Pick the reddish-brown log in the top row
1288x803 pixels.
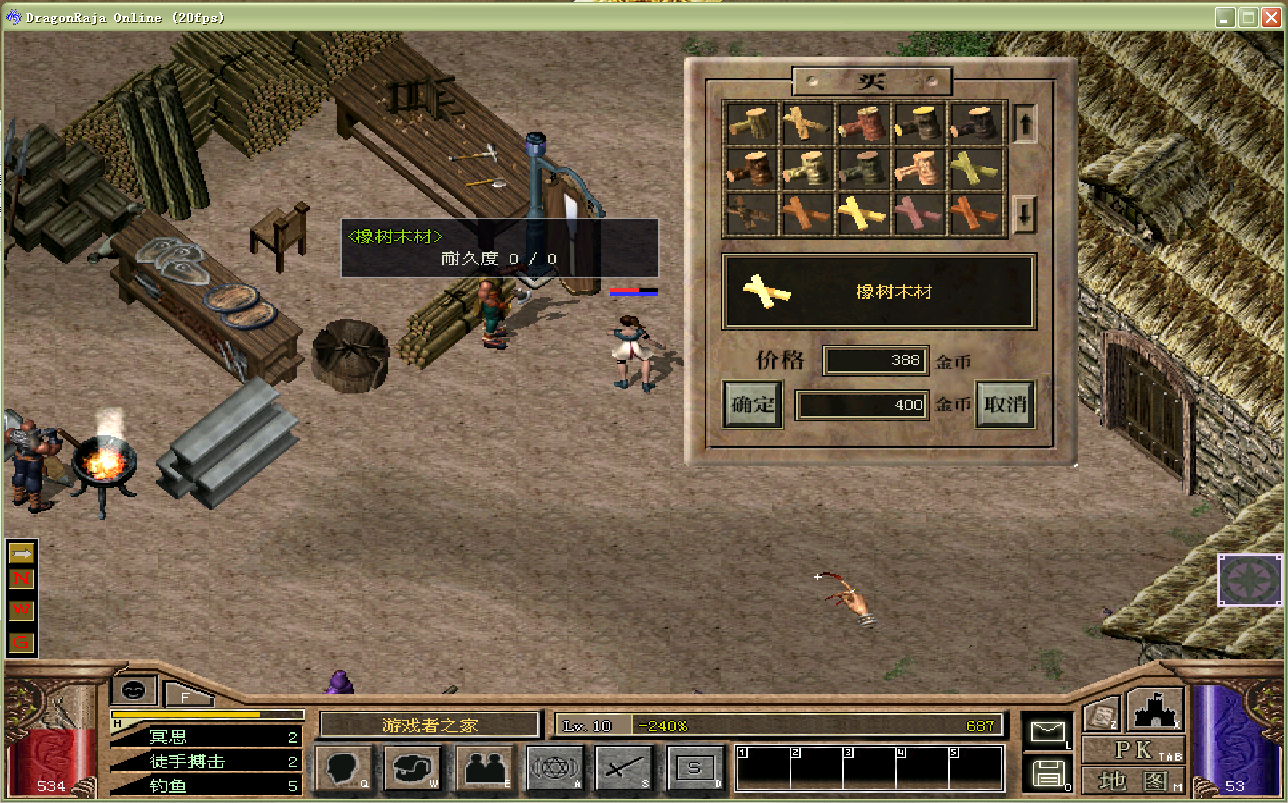pyautogui.click(x=863, y=124)
